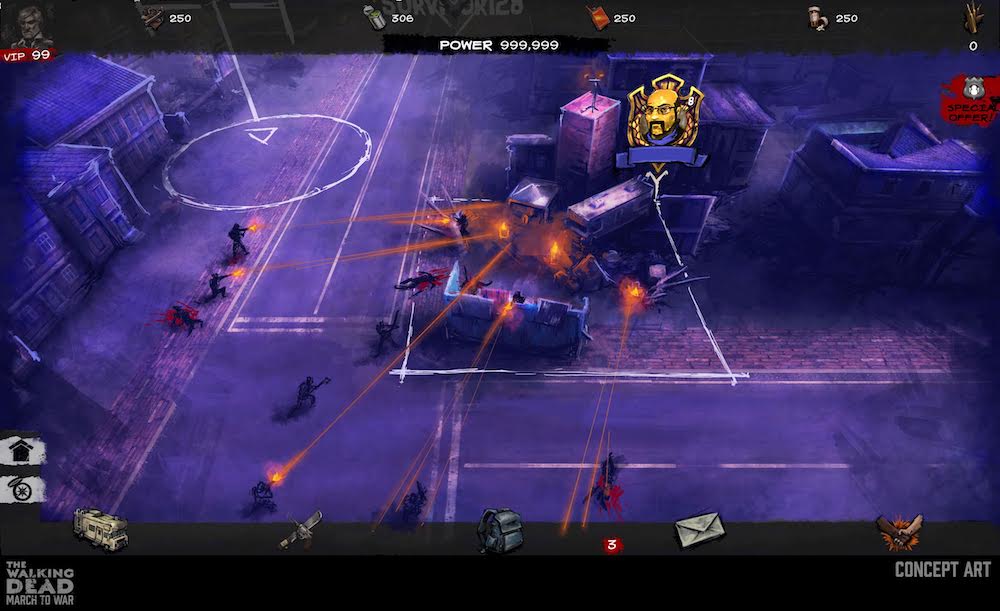Tap the VIP 99 badge
The height and width of the screenshot is (611, 1000).
tap(27, 56)
